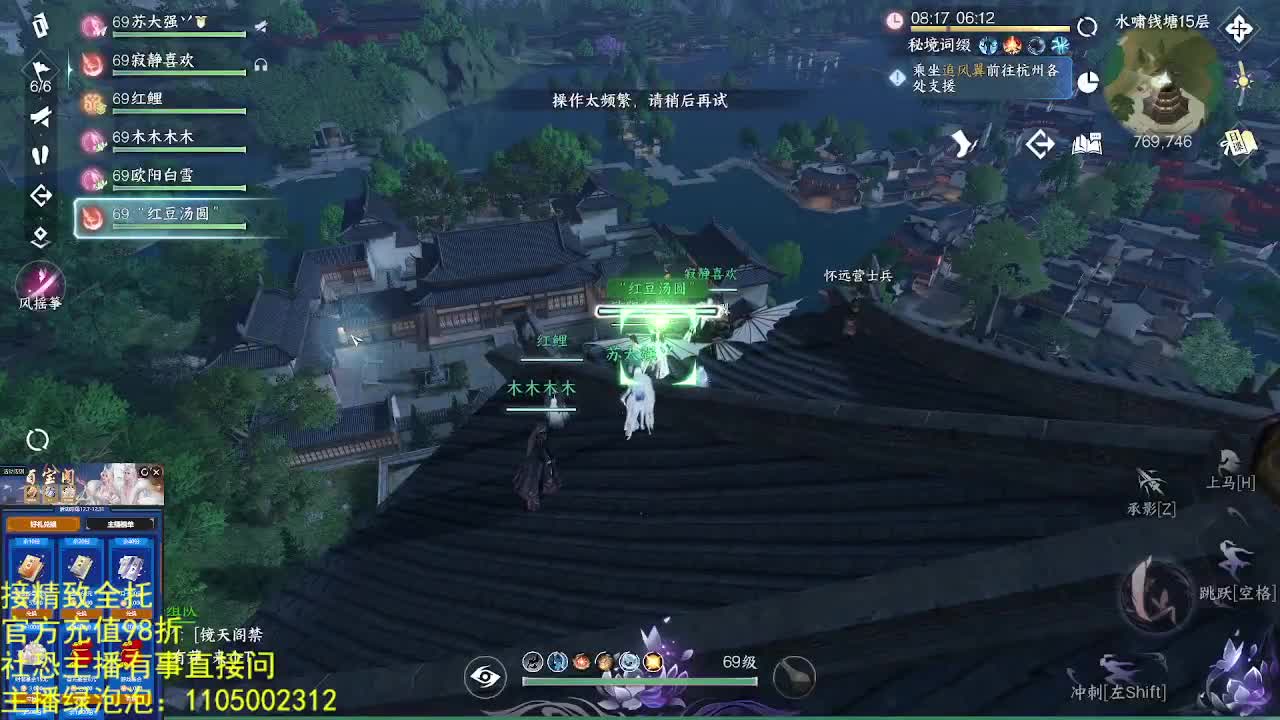Click the teleport exchange arrows icon below the minimap

[1040, 145]
